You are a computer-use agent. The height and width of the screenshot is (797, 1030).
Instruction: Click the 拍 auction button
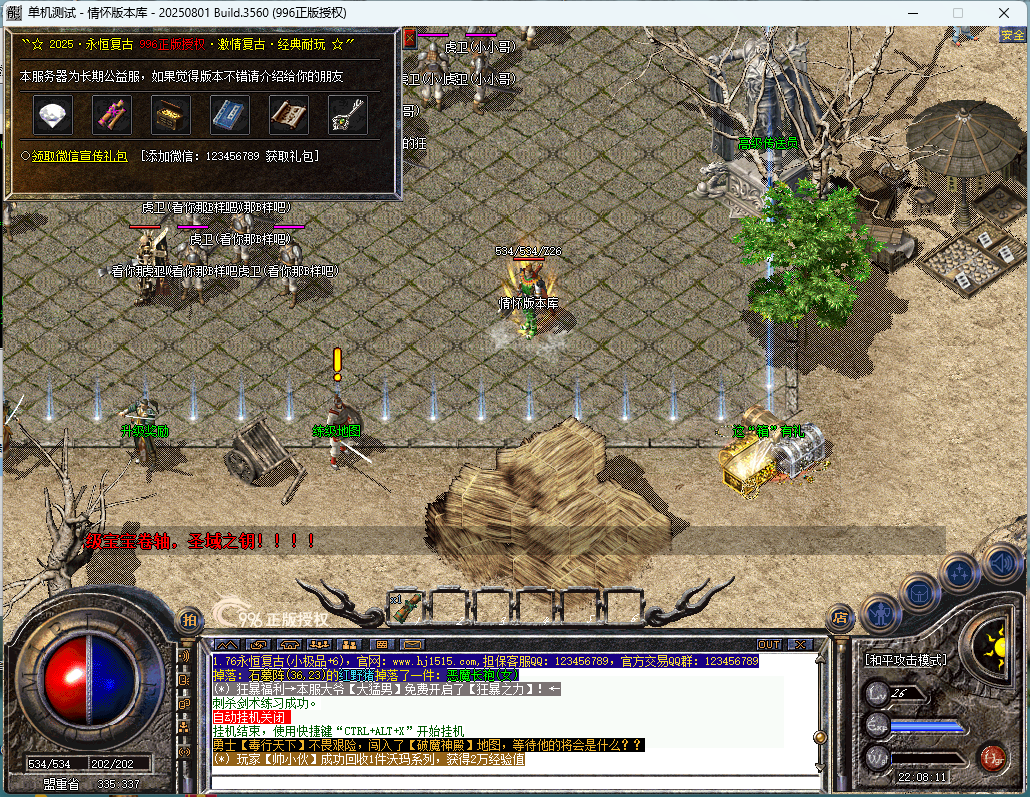coord(188,619)
